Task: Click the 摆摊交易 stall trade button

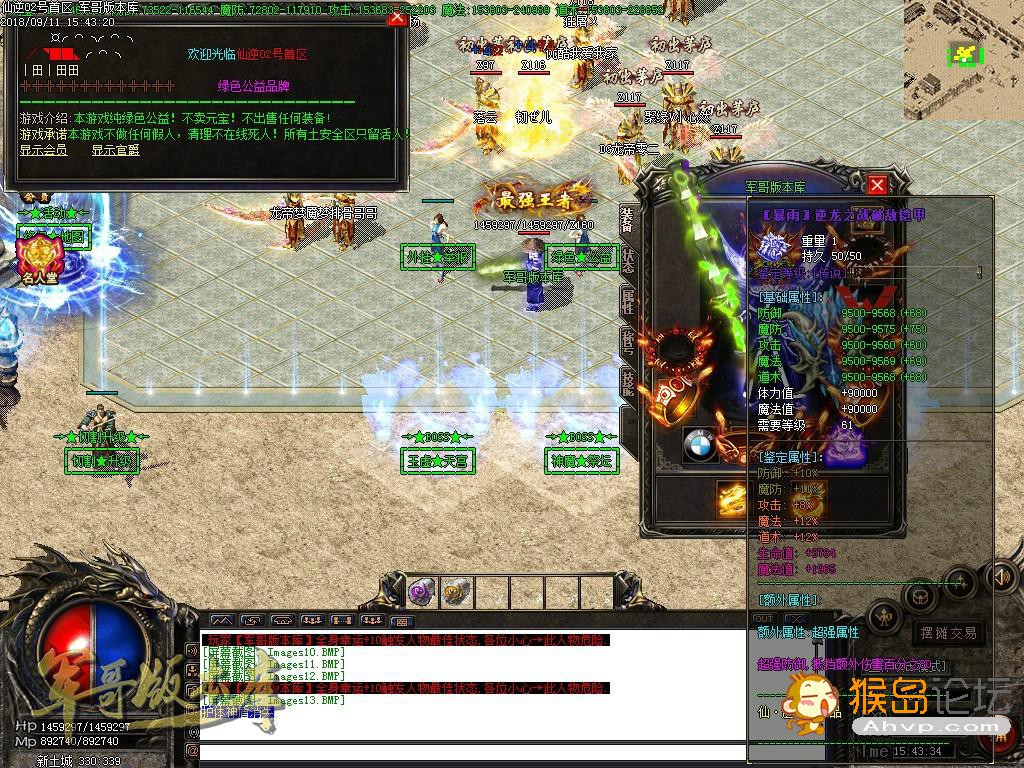Action: click(948, 633)
